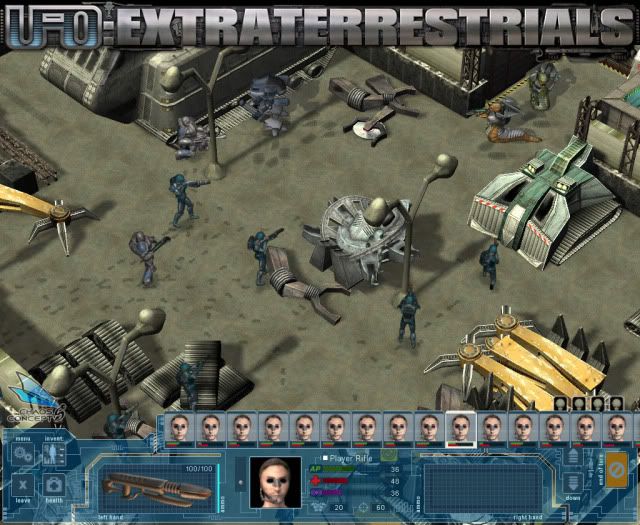Open the soldier inventory screen
Image resolution: width=640 pixels, height=525 pixels.
click(53, 455)
